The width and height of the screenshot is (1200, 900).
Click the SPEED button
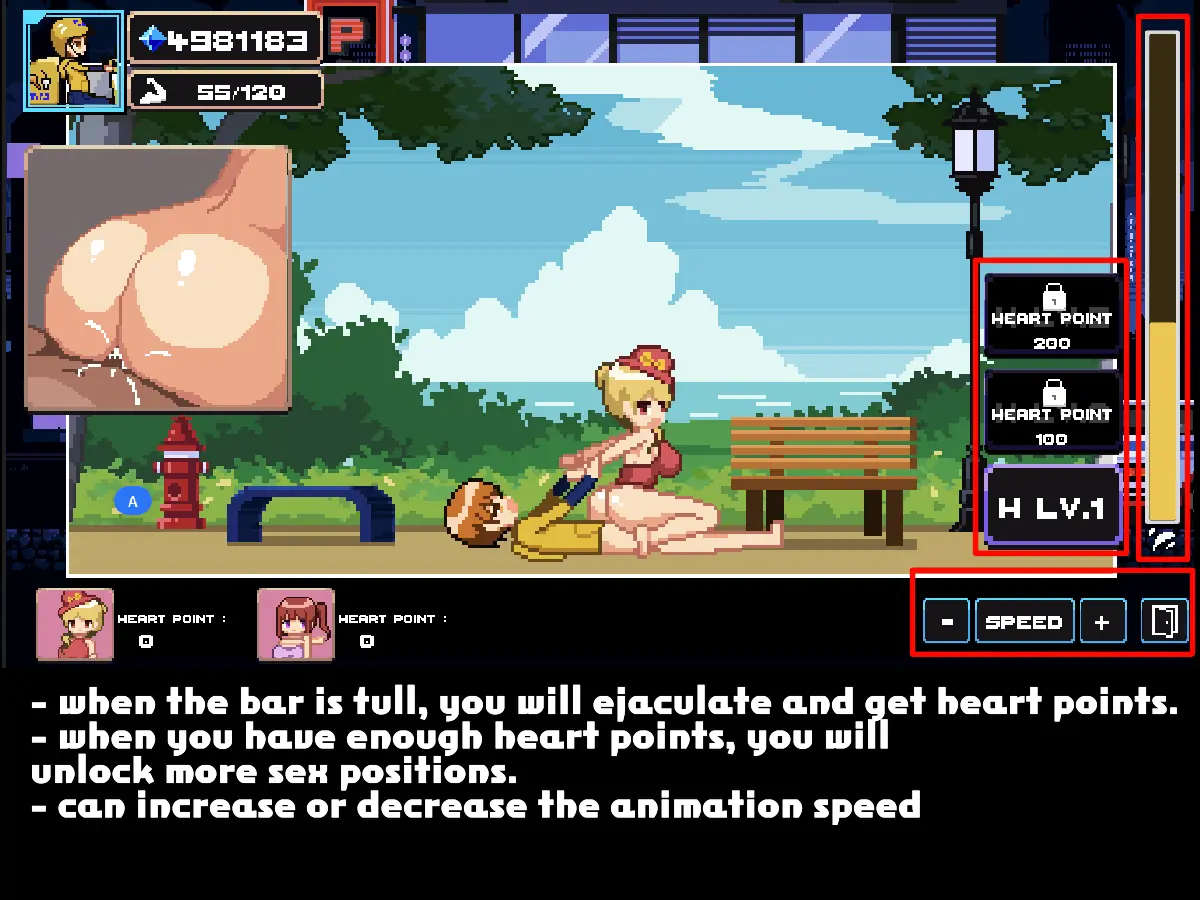tap(1024, 622)
